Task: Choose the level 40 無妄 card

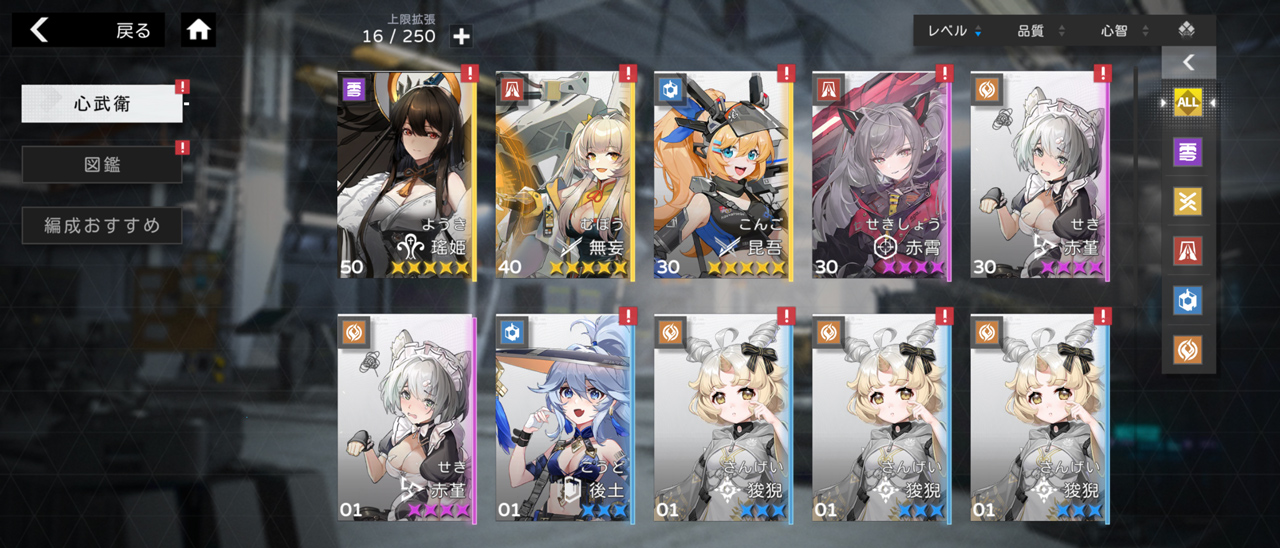Action: coord(564,175)
